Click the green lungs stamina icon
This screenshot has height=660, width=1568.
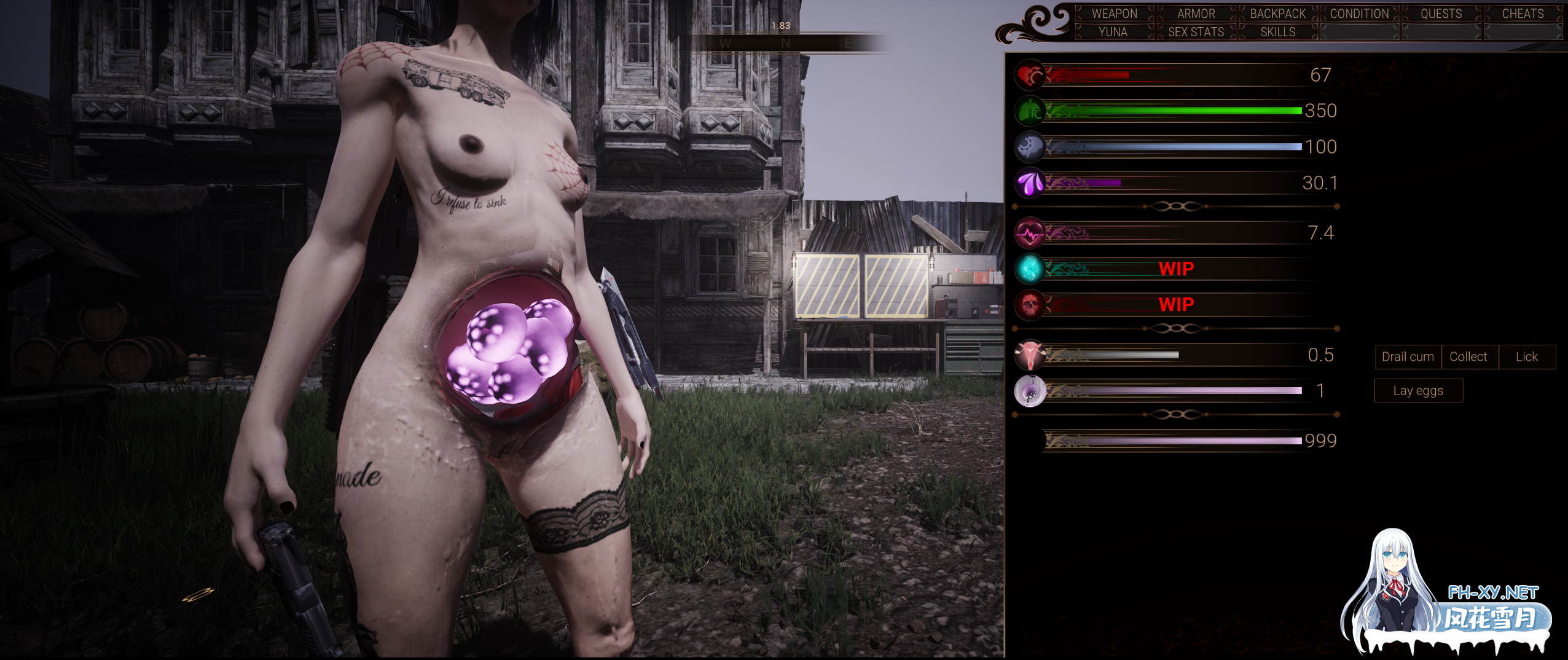click(x=1031, y=111)
